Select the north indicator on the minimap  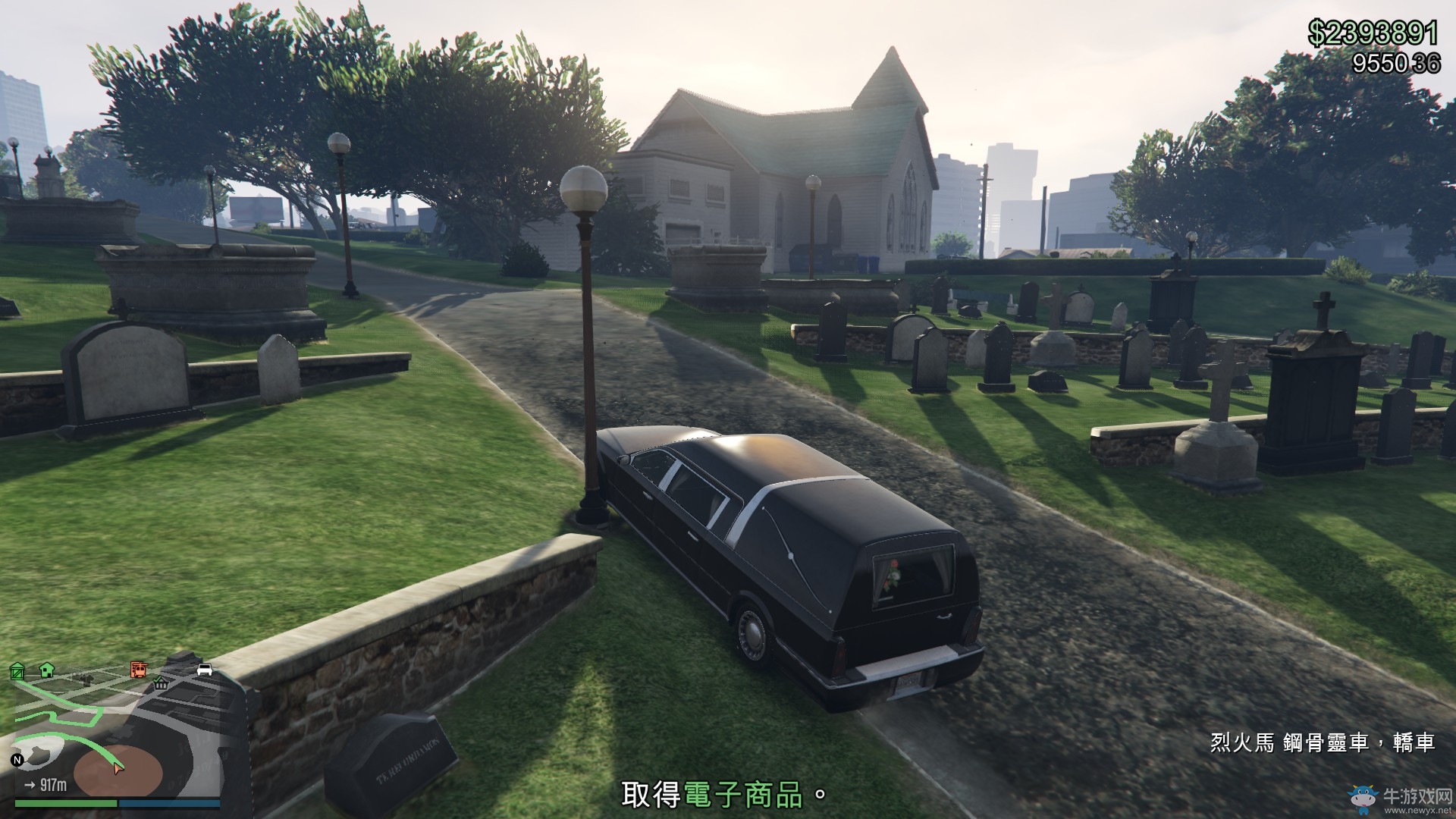pyautogui.click(x=17, y=760)
